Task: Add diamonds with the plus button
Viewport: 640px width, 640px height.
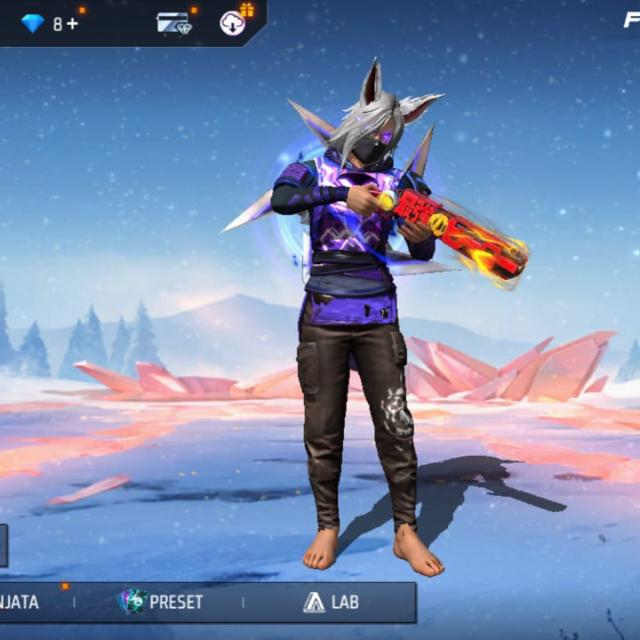Action: click(73, 23)
